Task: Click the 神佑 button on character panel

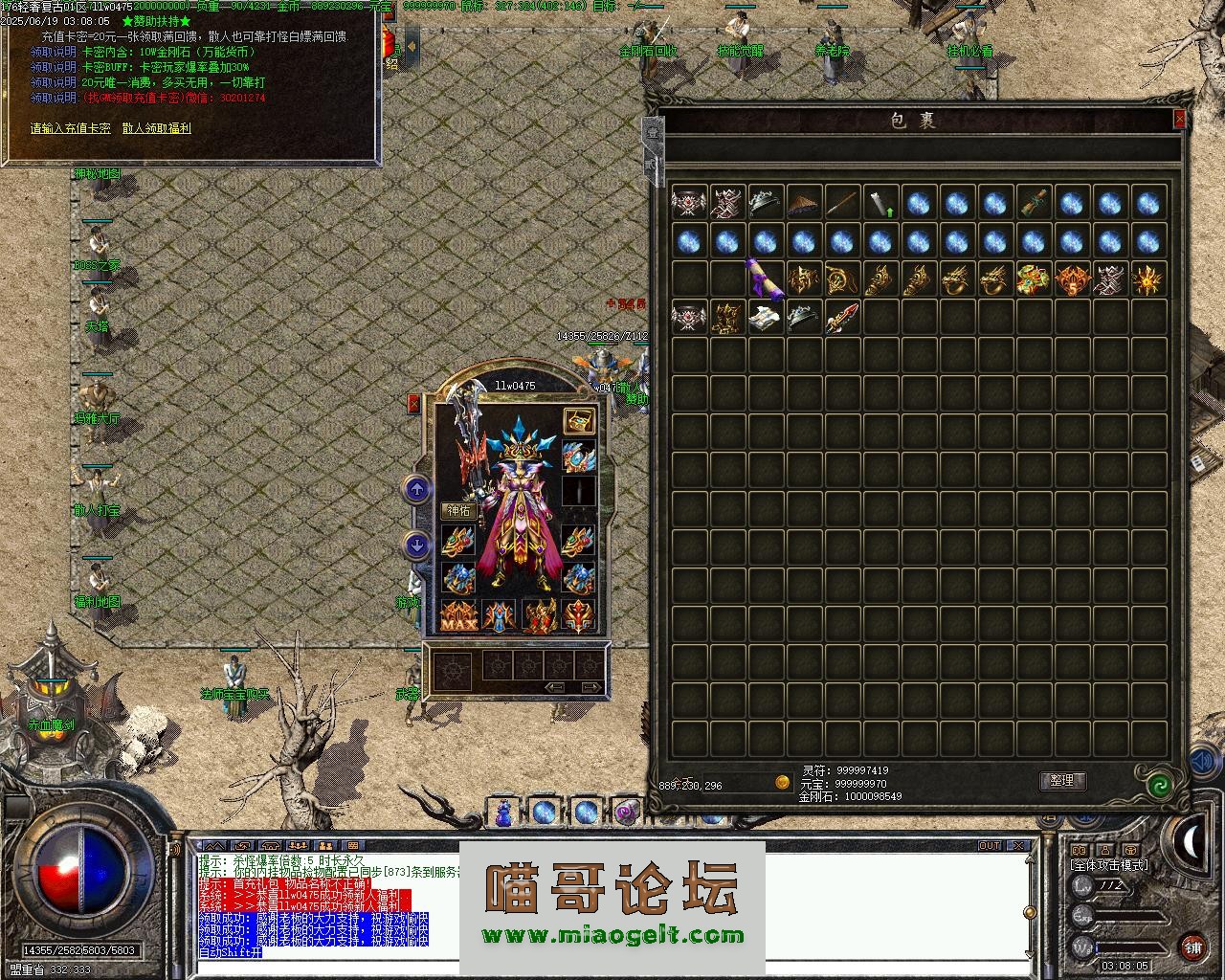Action: click(459, 511)
